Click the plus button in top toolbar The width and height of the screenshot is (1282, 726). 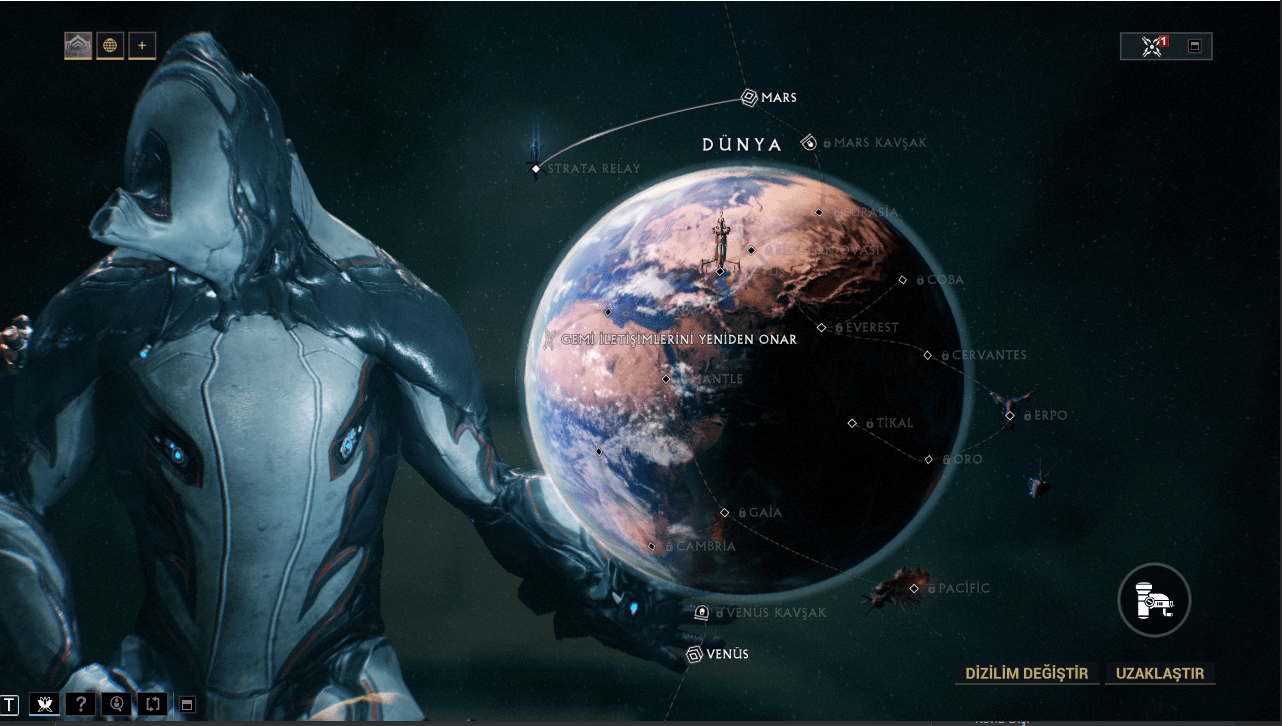tap(142, 45)
